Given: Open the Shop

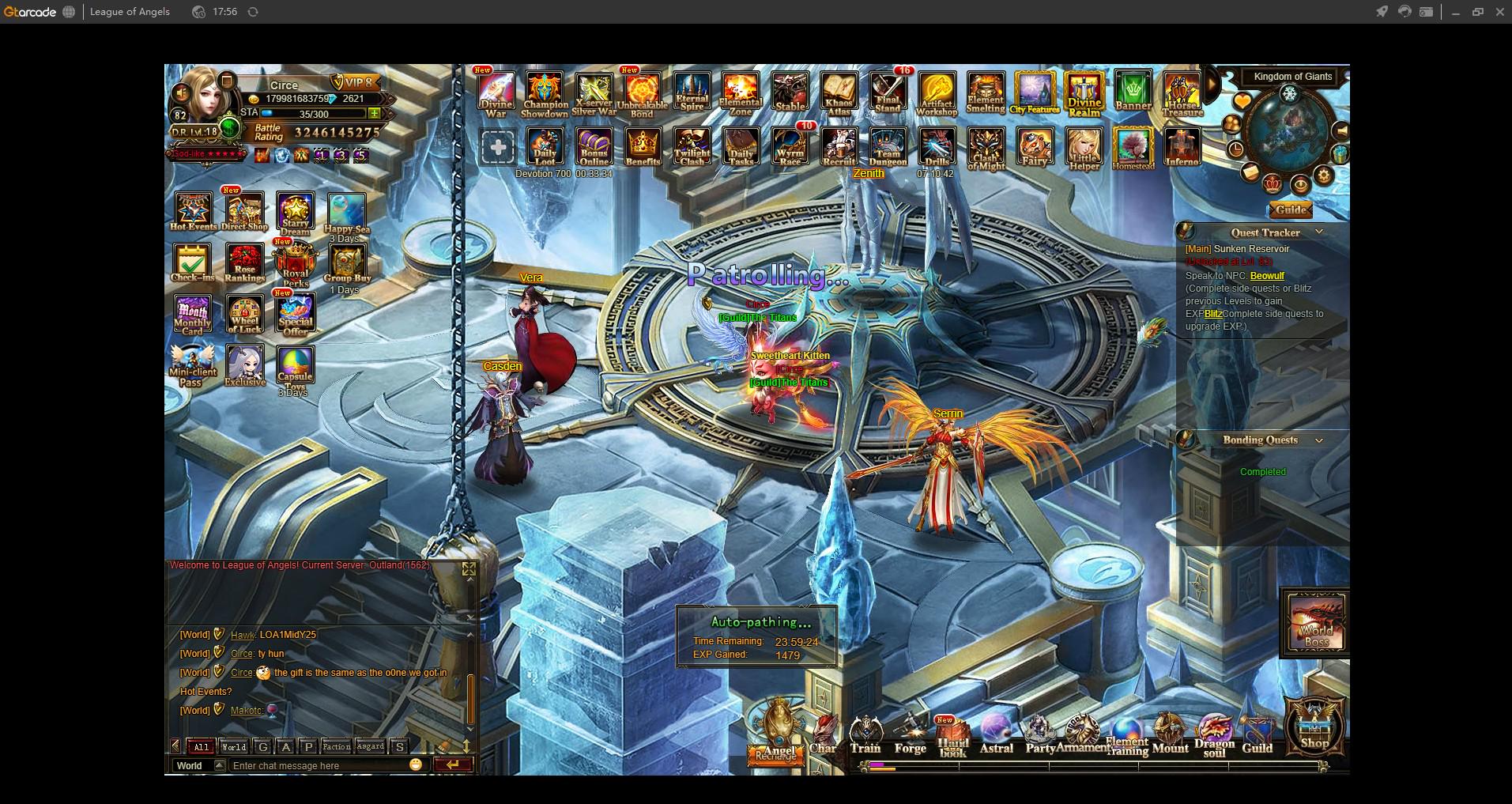Looking at the screenshot, I should coord(1314,726).
